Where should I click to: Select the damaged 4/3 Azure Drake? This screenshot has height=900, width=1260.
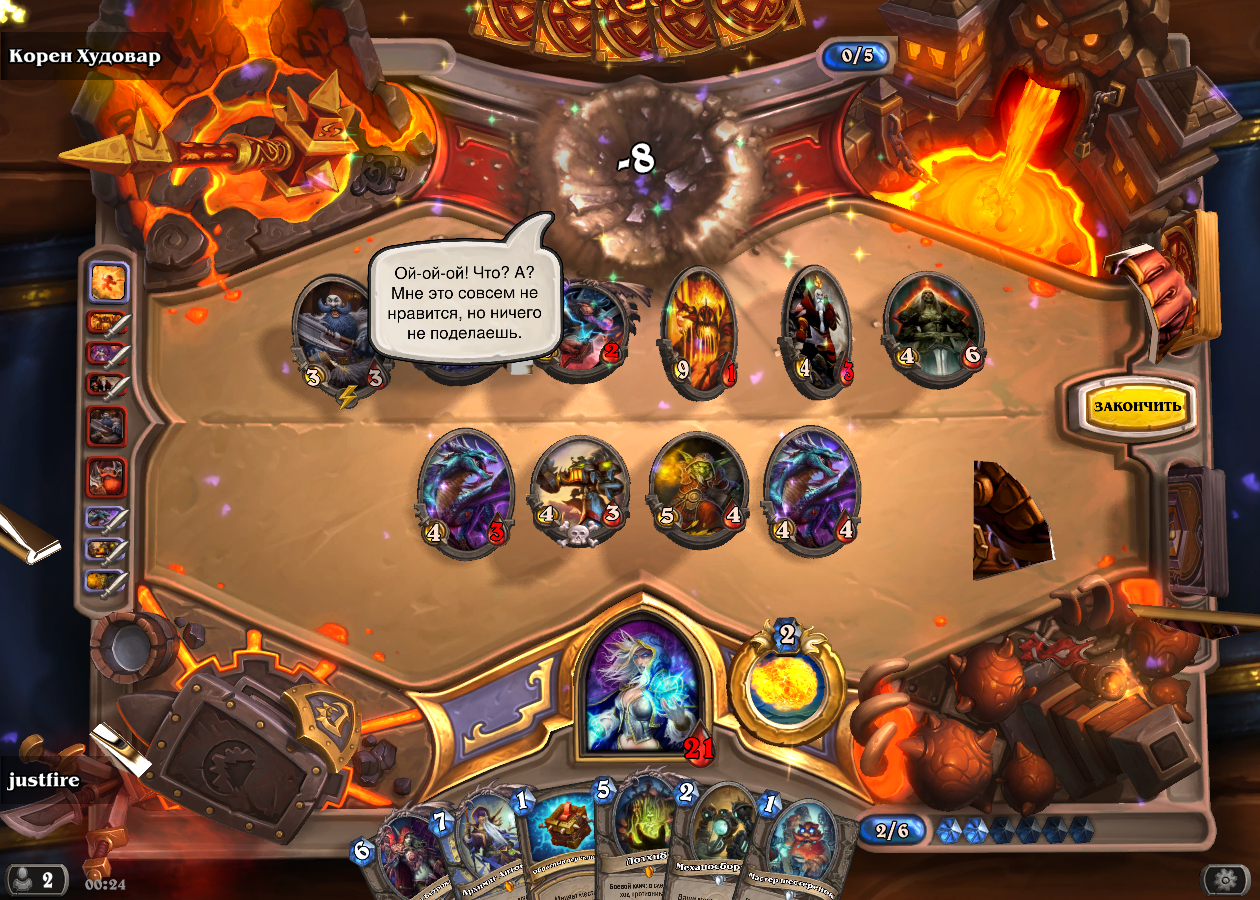pos(462,490)
